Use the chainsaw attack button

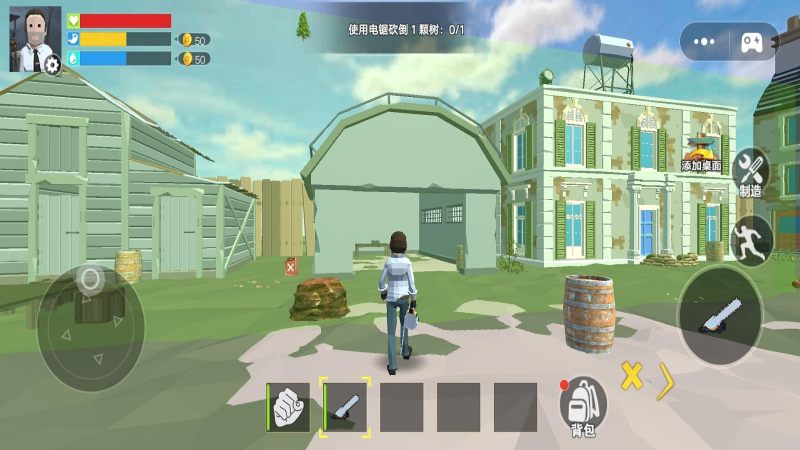pos(720,315)
